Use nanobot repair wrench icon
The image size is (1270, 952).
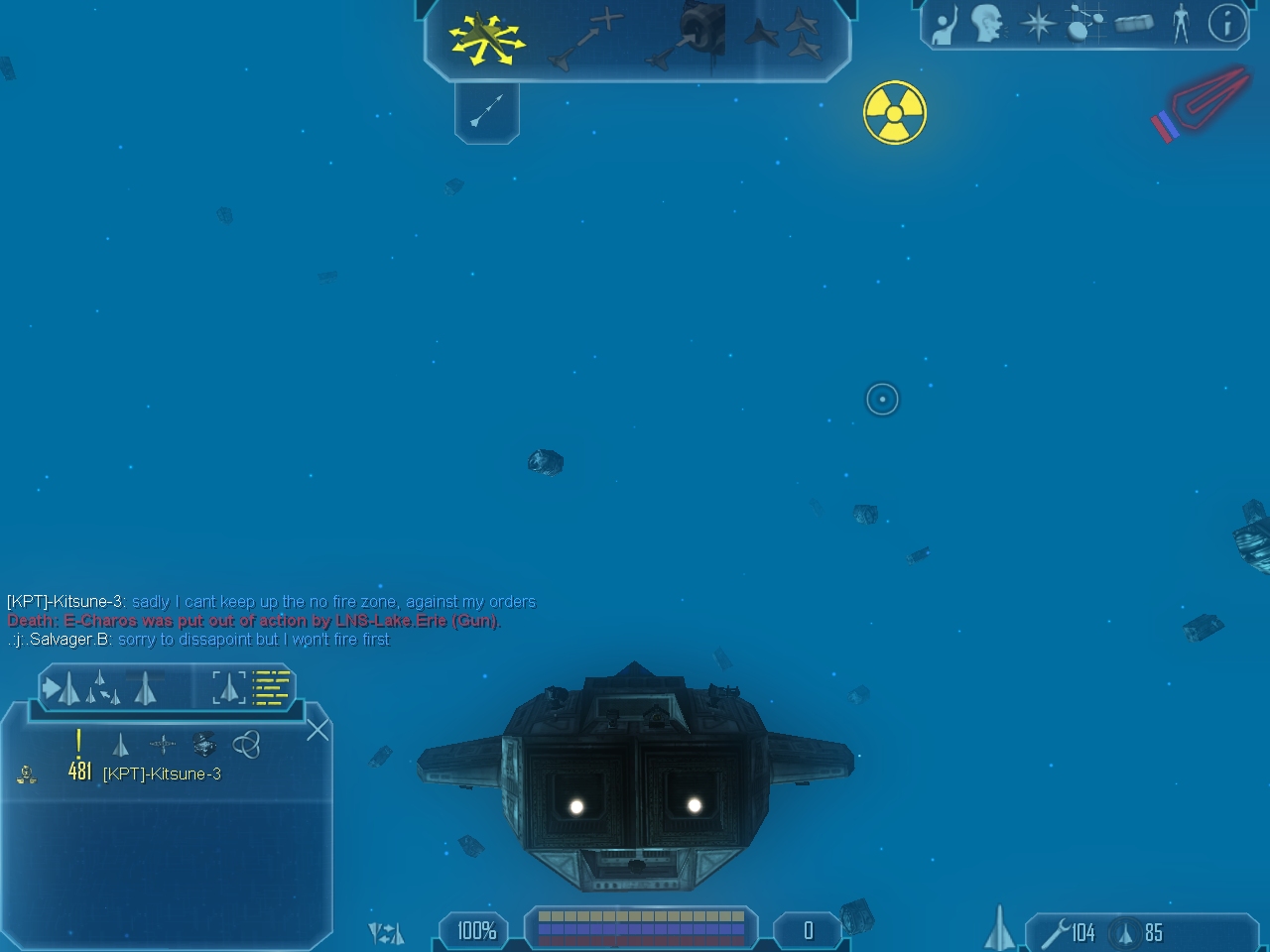[x=1054, y=933]
